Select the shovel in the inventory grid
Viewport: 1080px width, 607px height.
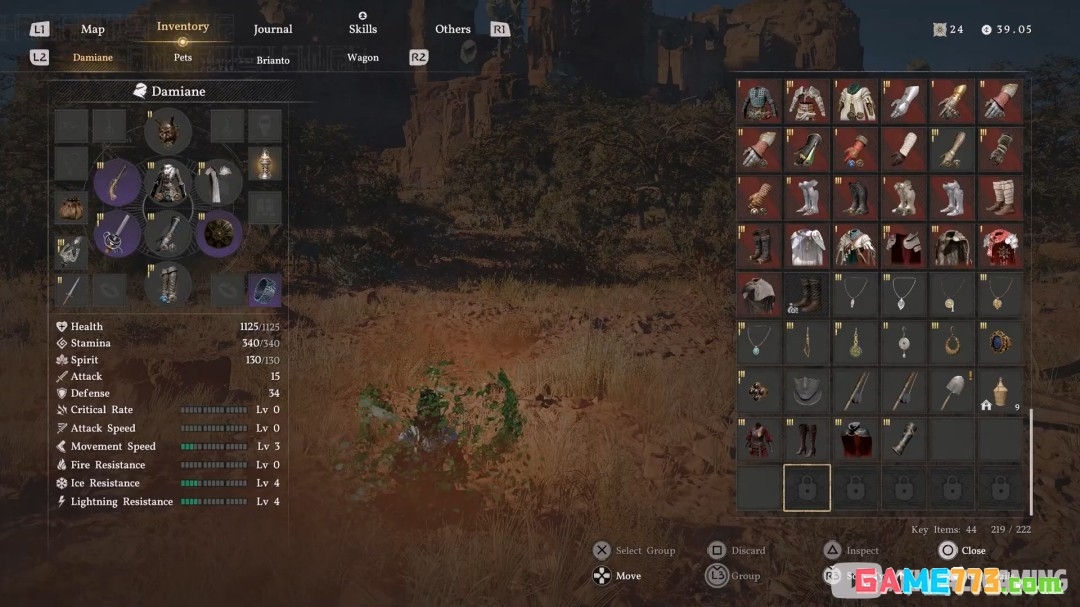tap(951, 390)
